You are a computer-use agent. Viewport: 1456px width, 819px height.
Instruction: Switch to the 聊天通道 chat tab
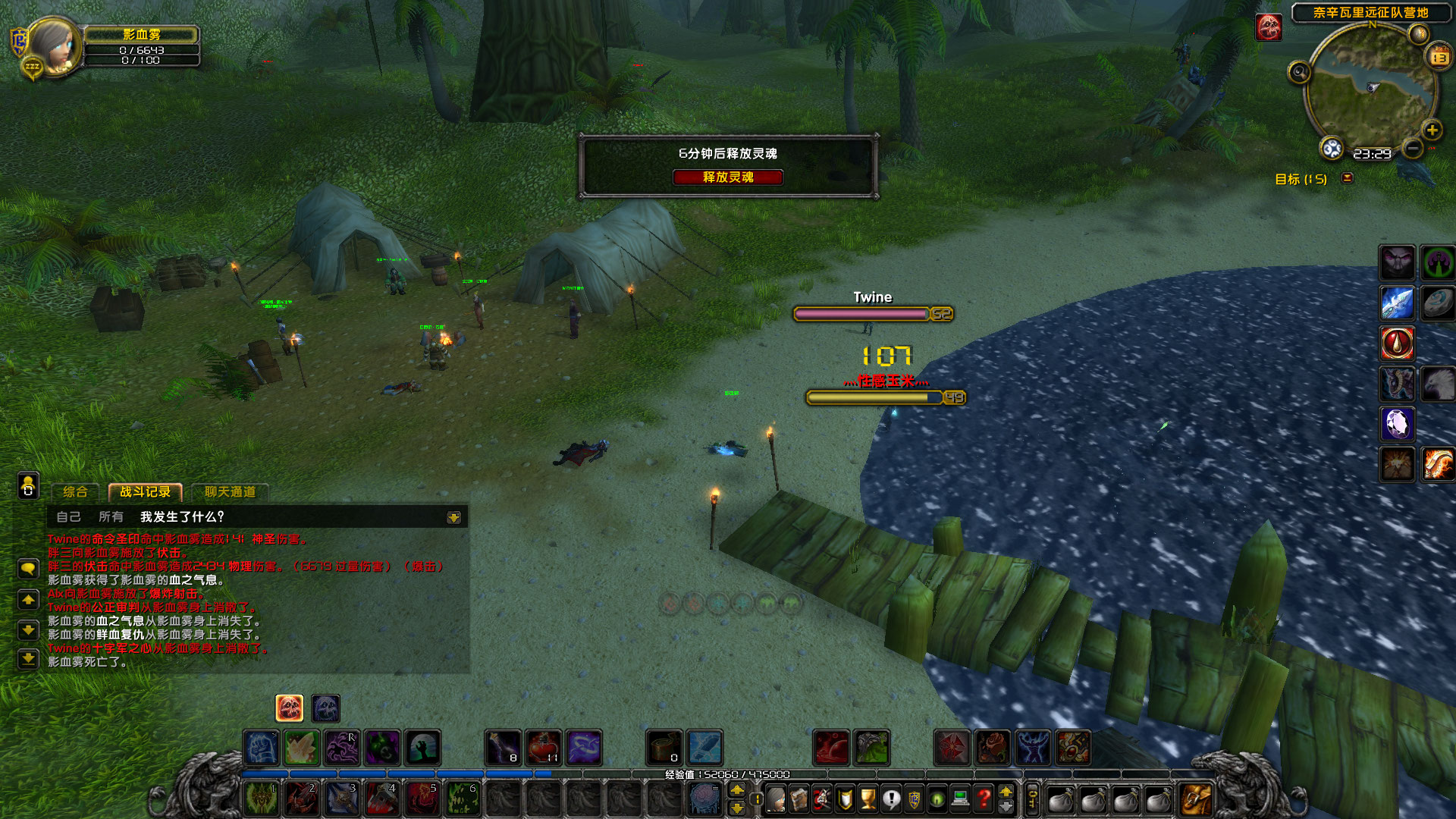[x=230, y=492]
